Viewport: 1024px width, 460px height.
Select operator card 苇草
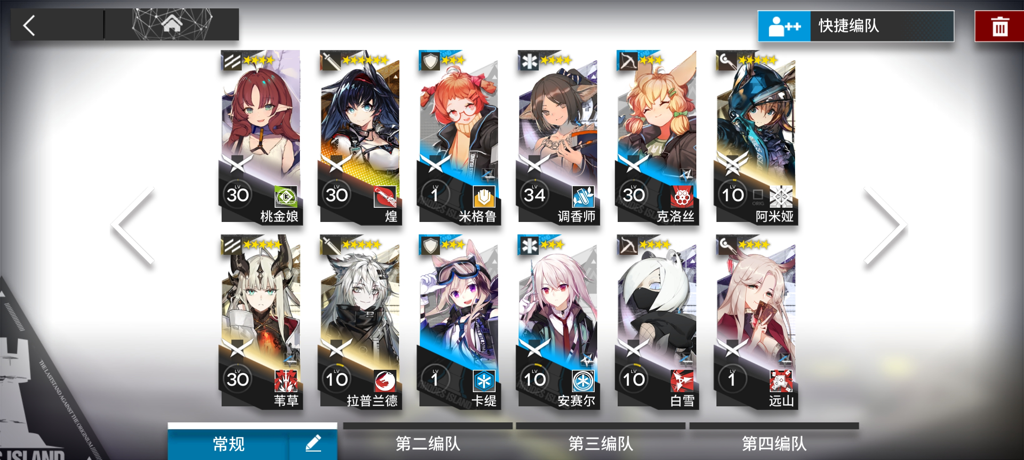point(260,322)
